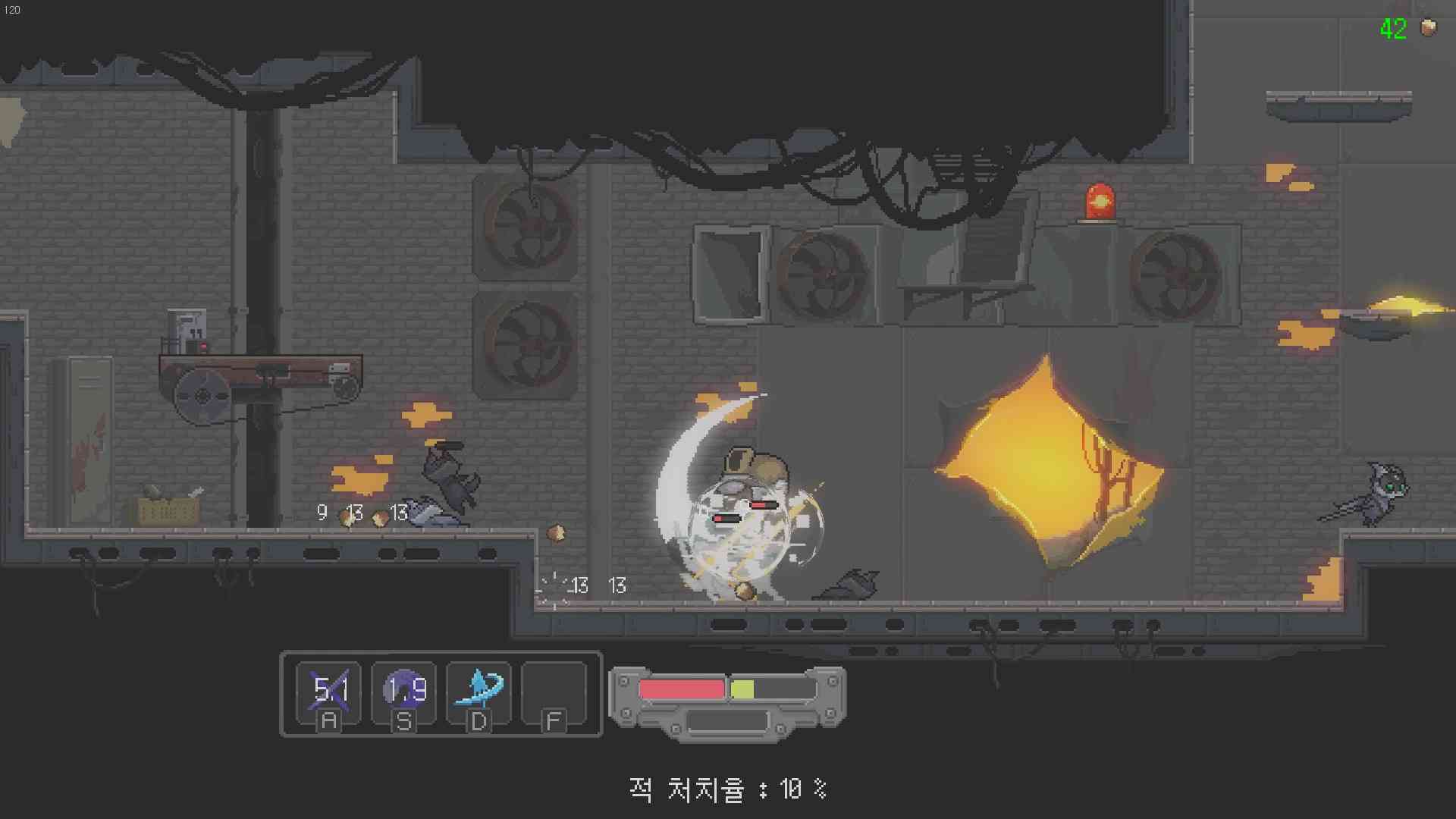The height and width of the screenshot is (819, 1456).
Task: Click the A key label under the slash skill
Action: (x=329, y=722)
